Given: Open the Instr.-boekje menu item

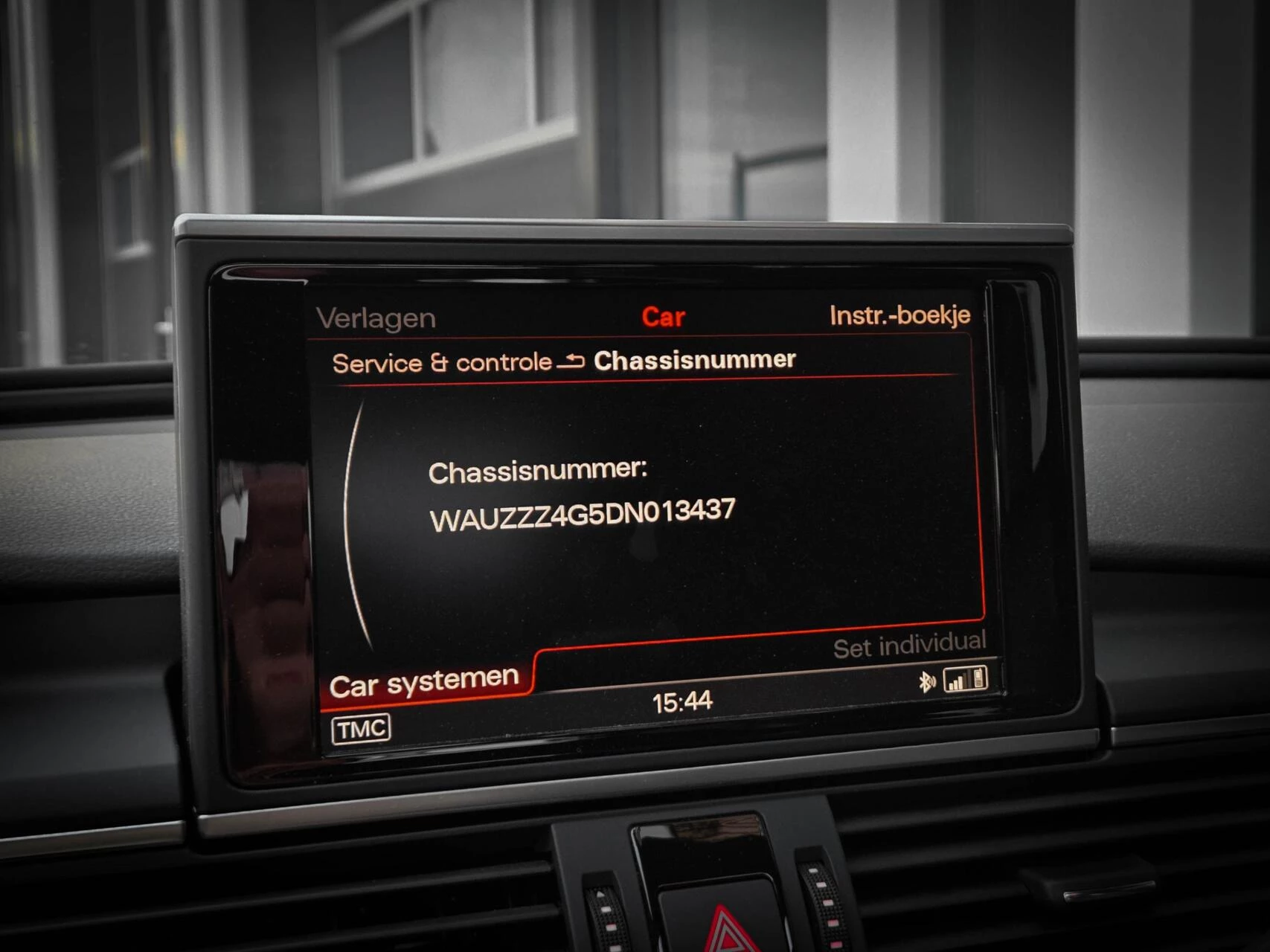Looking at the screenshot, I should [901, 315].
